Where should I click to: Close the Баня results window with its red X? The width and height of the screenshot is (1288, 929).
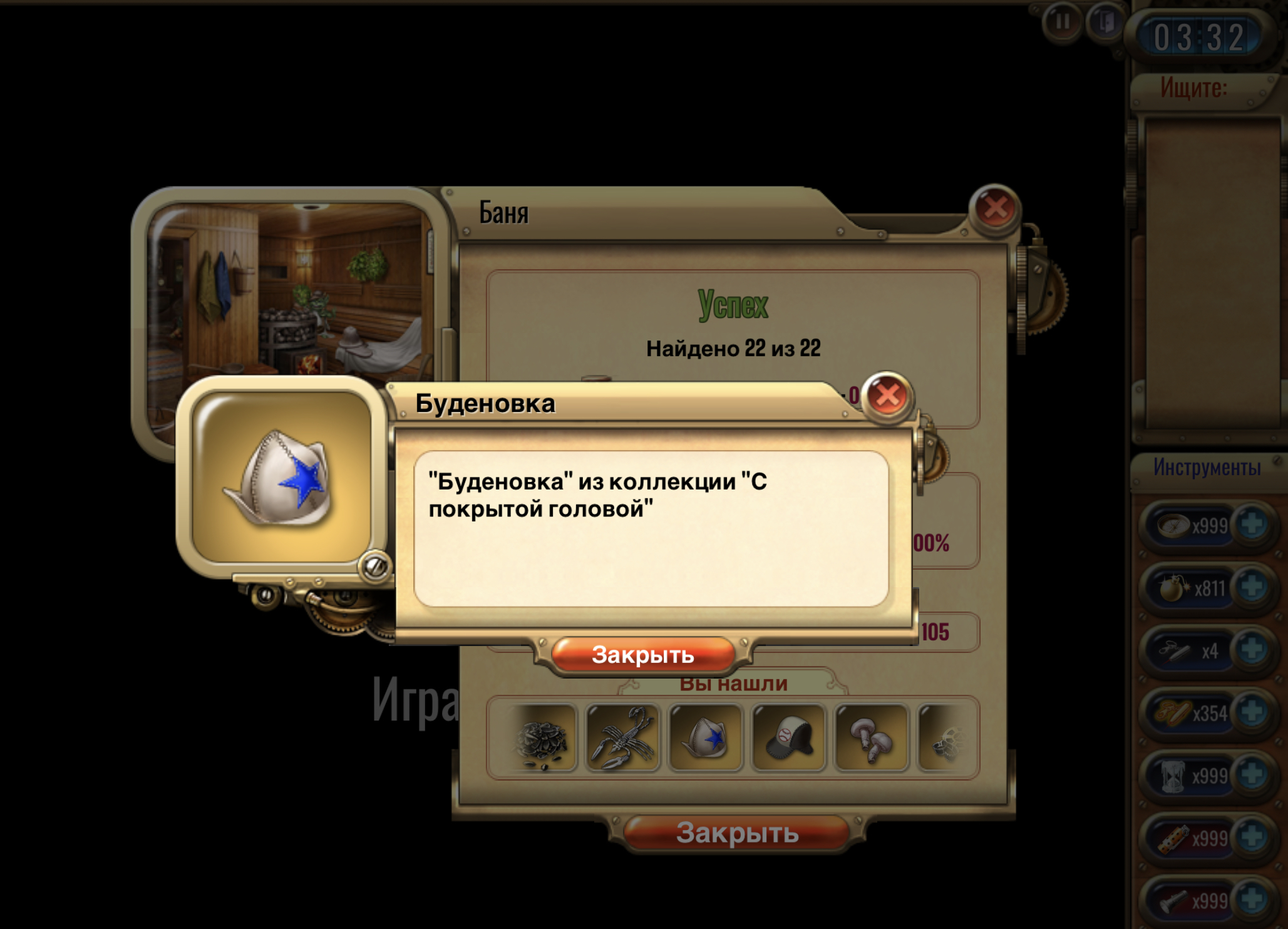pos(994,208)
